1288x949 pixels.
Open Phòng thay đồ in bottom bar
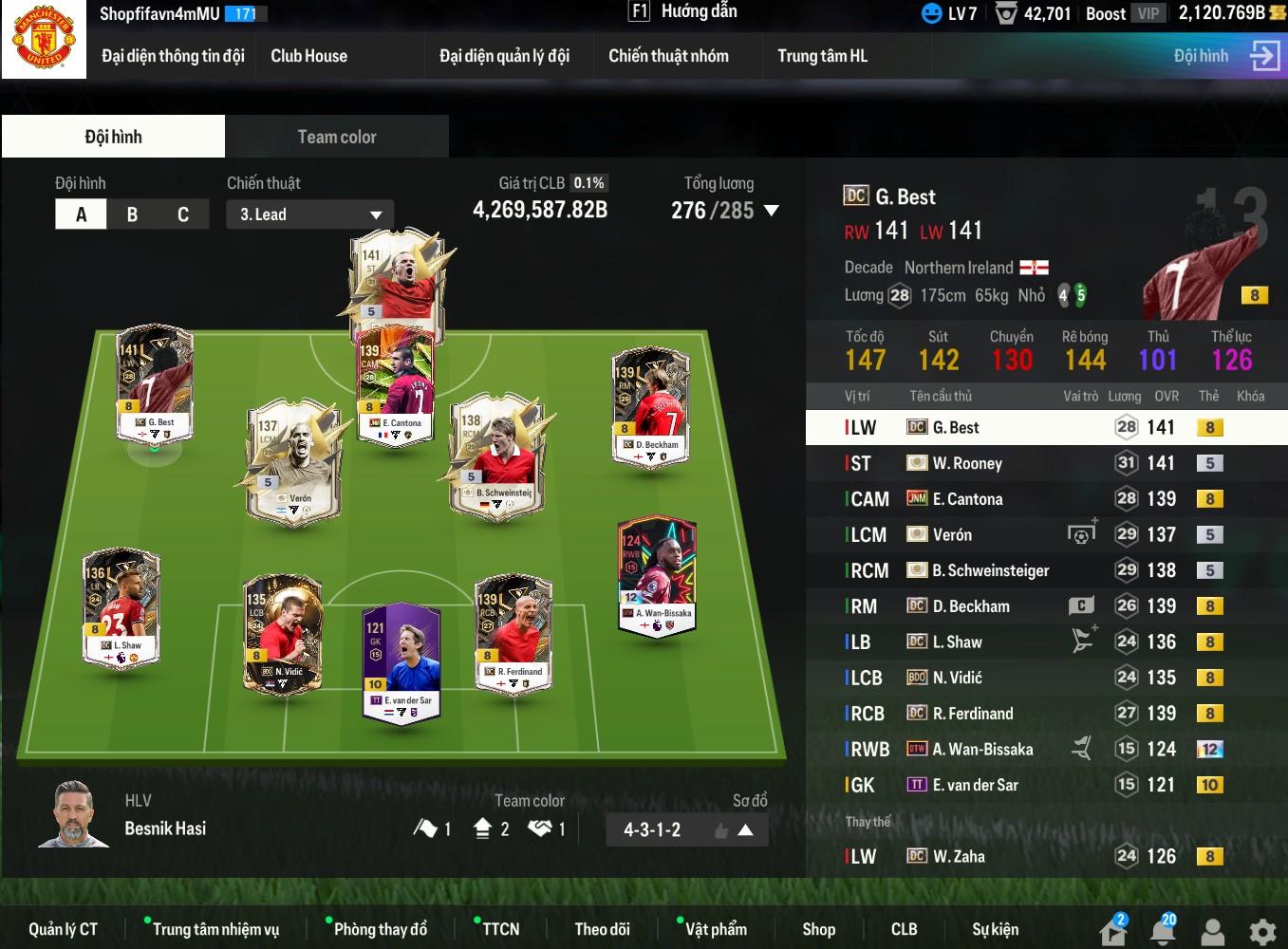pos(380,929)
